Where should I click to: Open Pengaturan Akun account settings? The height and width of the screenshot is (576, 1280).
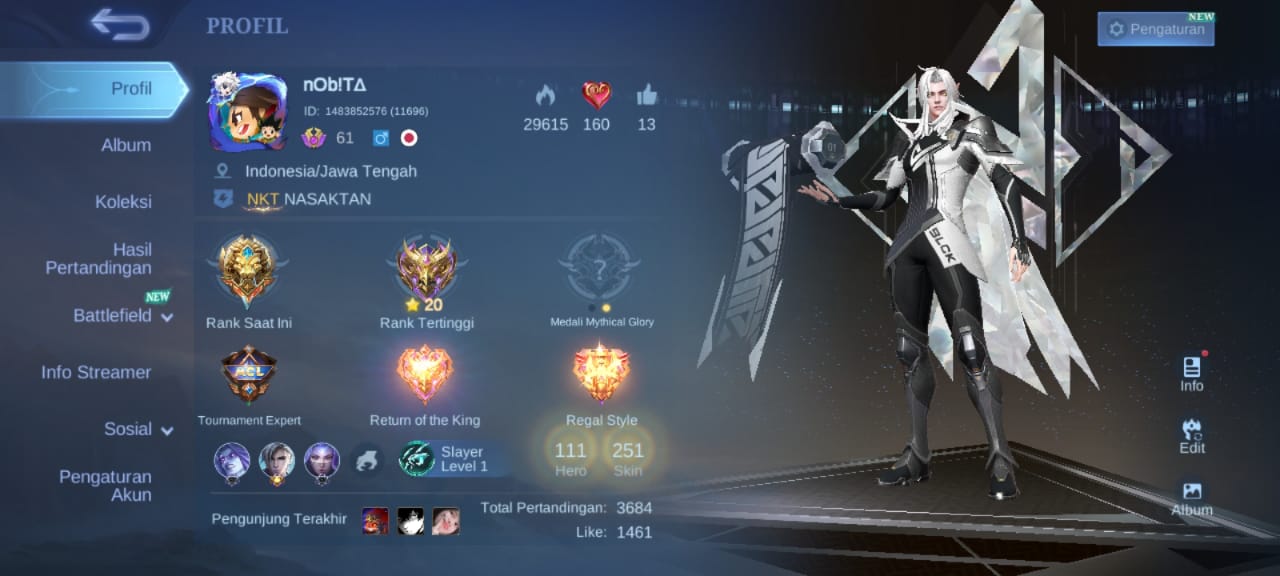click(105, 485)
